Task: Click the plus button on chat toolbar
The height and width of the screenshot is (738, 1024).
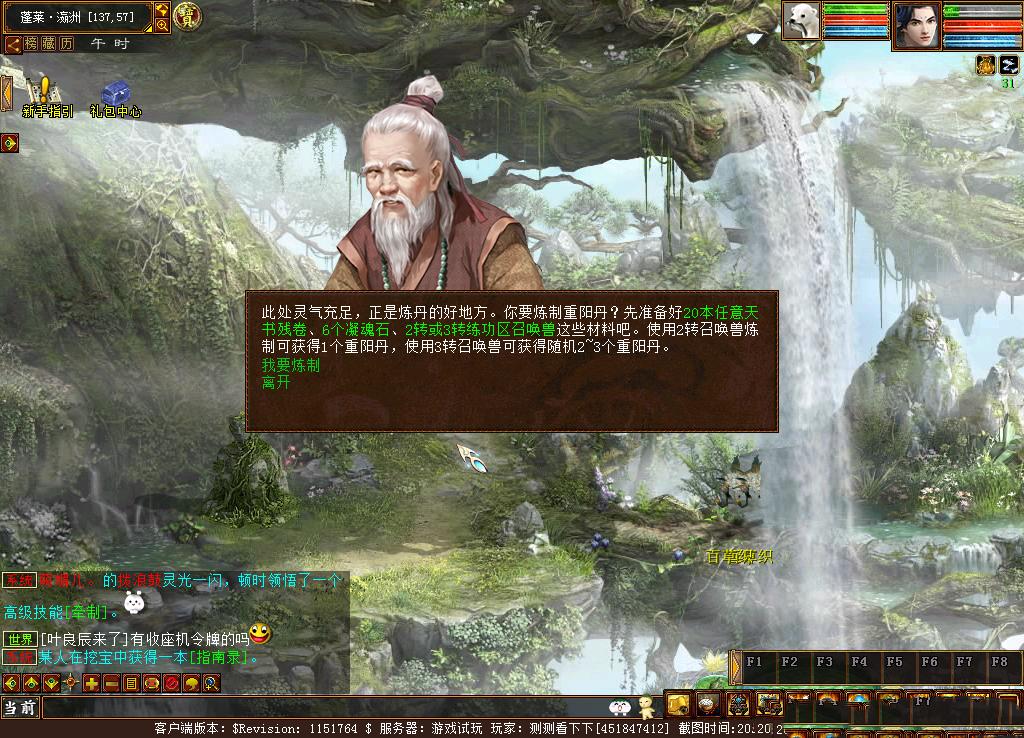Action: click(91, 684)
